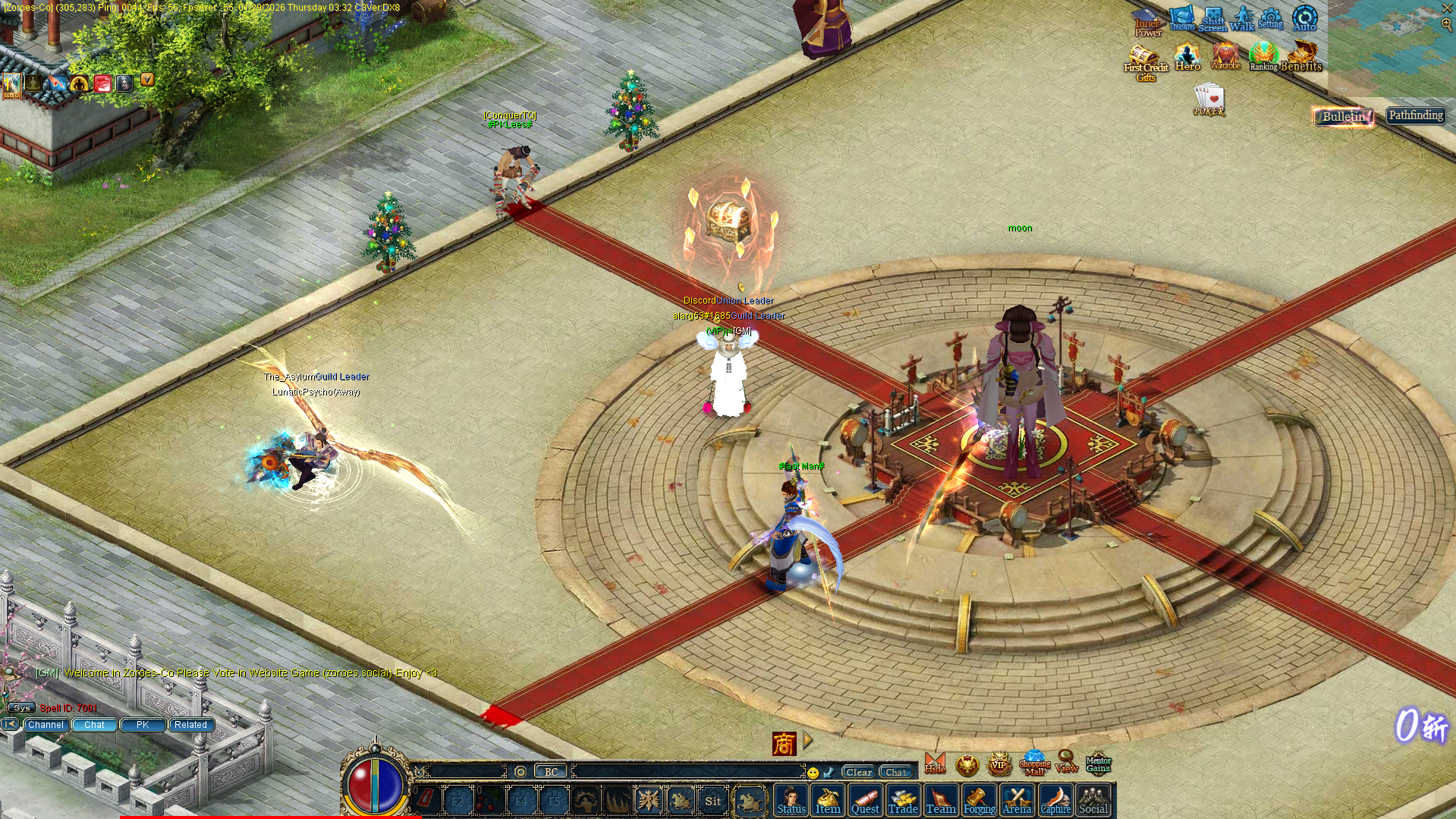Open the Bulletin board
The width and height of the screenshot is (1456, 819).
click(1344, 116)
